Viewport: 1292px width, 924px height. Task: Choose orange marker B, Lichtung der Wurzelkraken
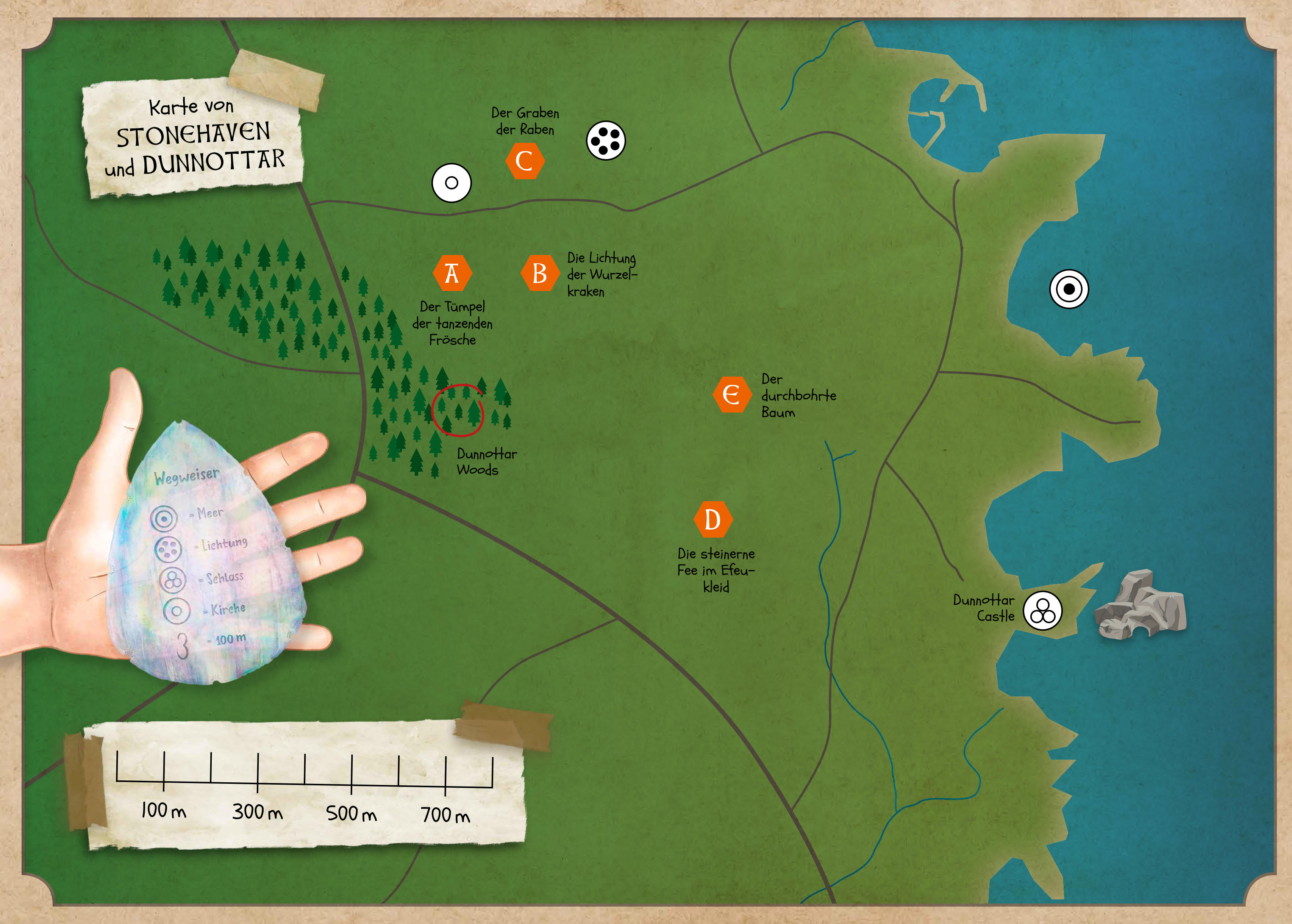pos(539,273)
